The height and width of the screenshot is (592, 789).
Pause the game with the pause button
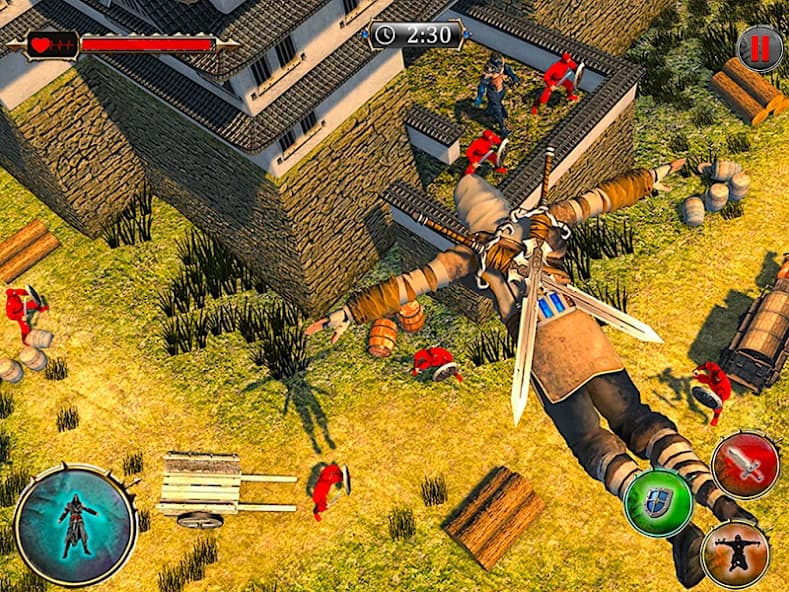coord(760,48)
